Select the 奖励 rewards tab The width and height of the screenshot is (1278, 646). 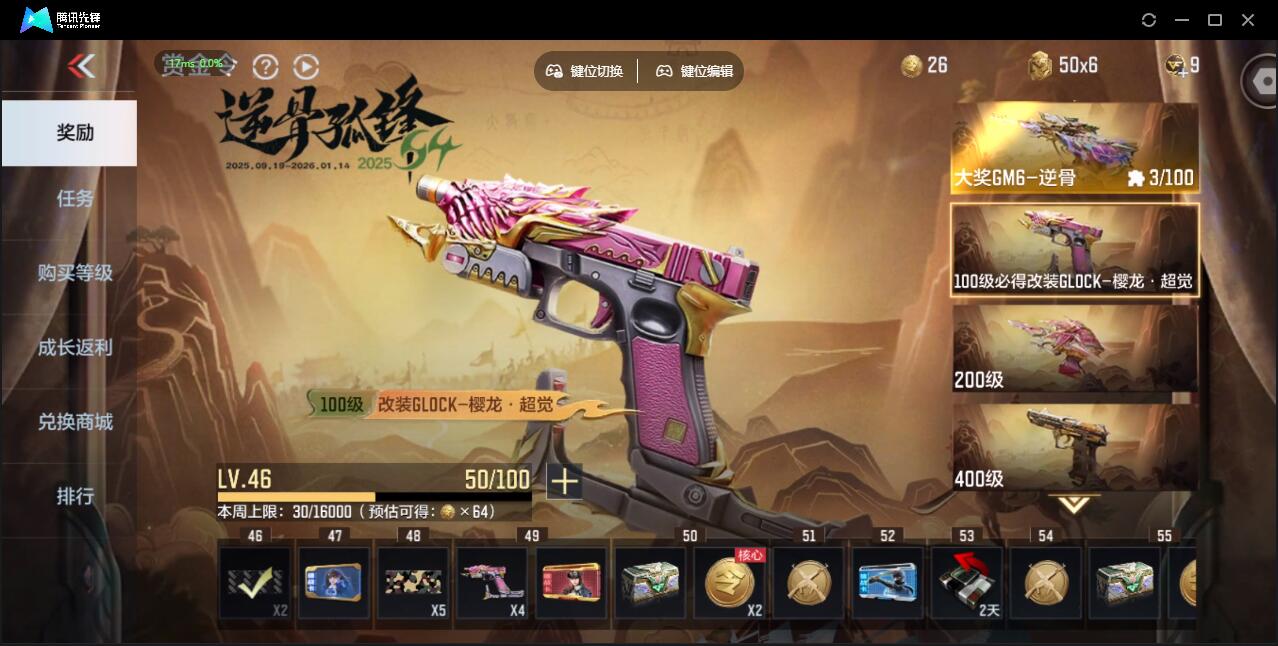70,132
